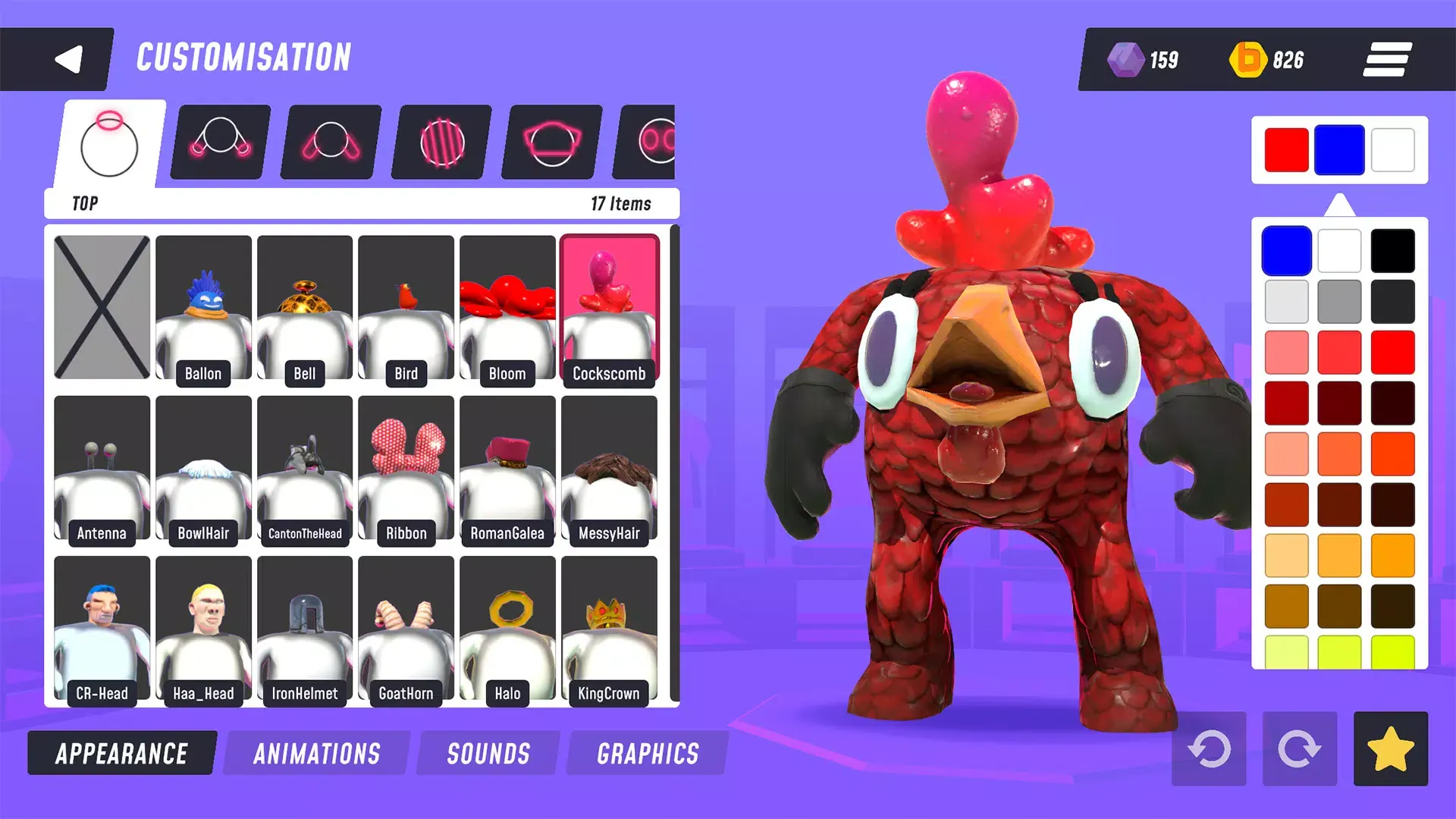Click the gold star favorite button

click(x=1390, y=748)
